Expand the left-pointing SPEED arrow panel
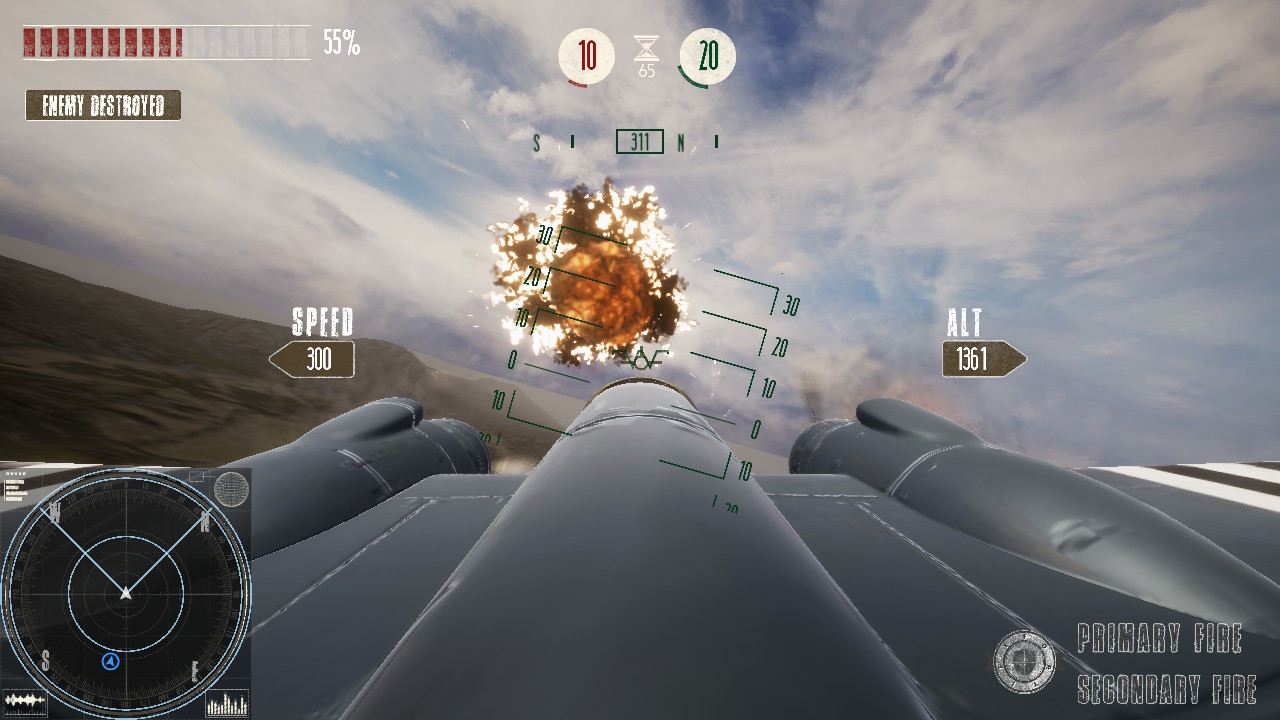The width and height of the screenshot is (1280, 720). click(x=311, y=359)
